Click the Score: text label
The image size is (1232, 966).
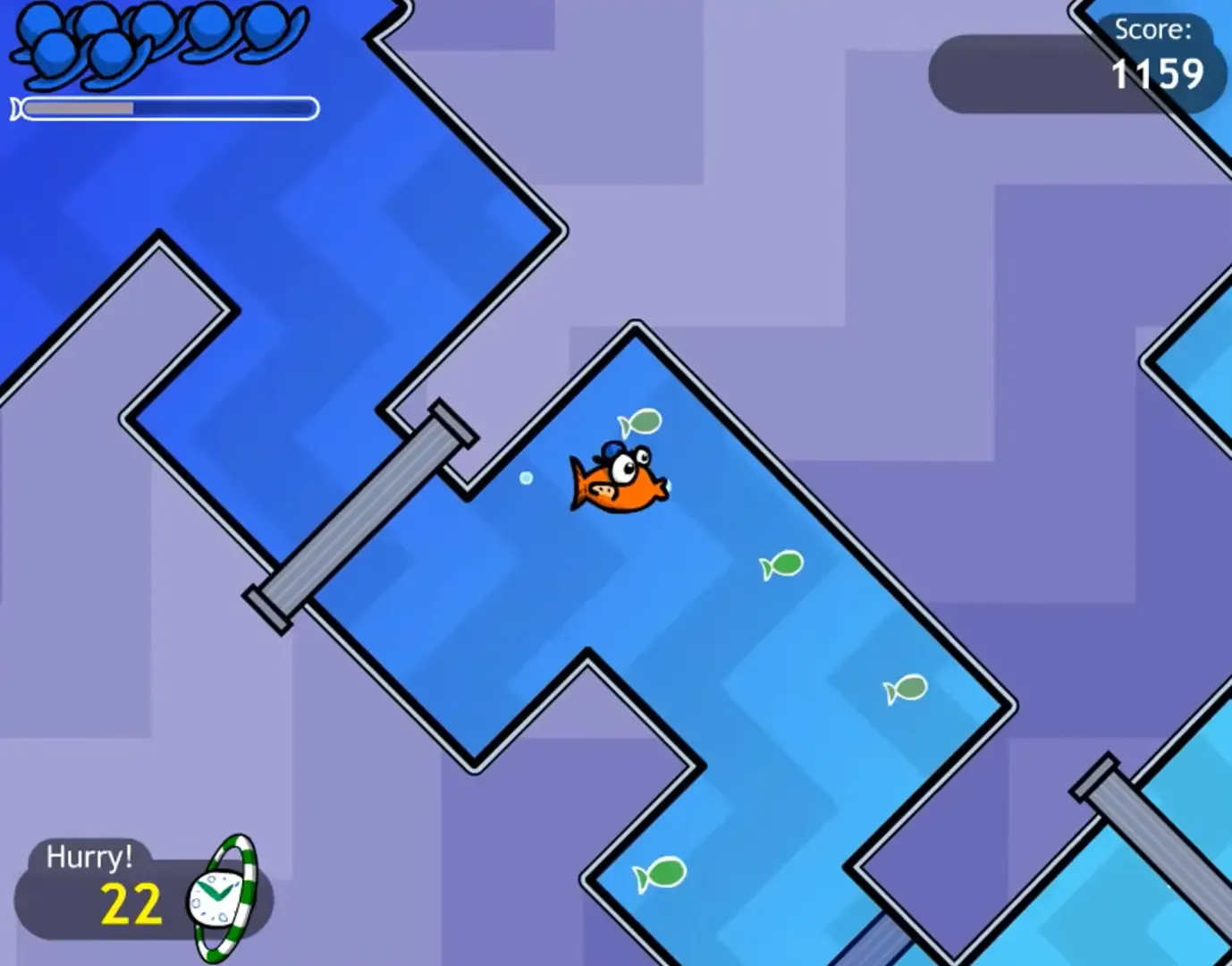pyautogui.click(x=1152, y=29)
